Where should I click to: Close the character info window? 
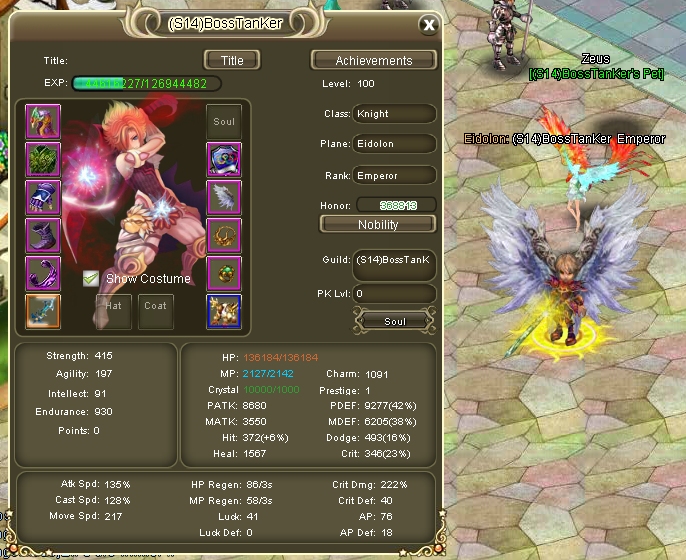pos(428,25)
